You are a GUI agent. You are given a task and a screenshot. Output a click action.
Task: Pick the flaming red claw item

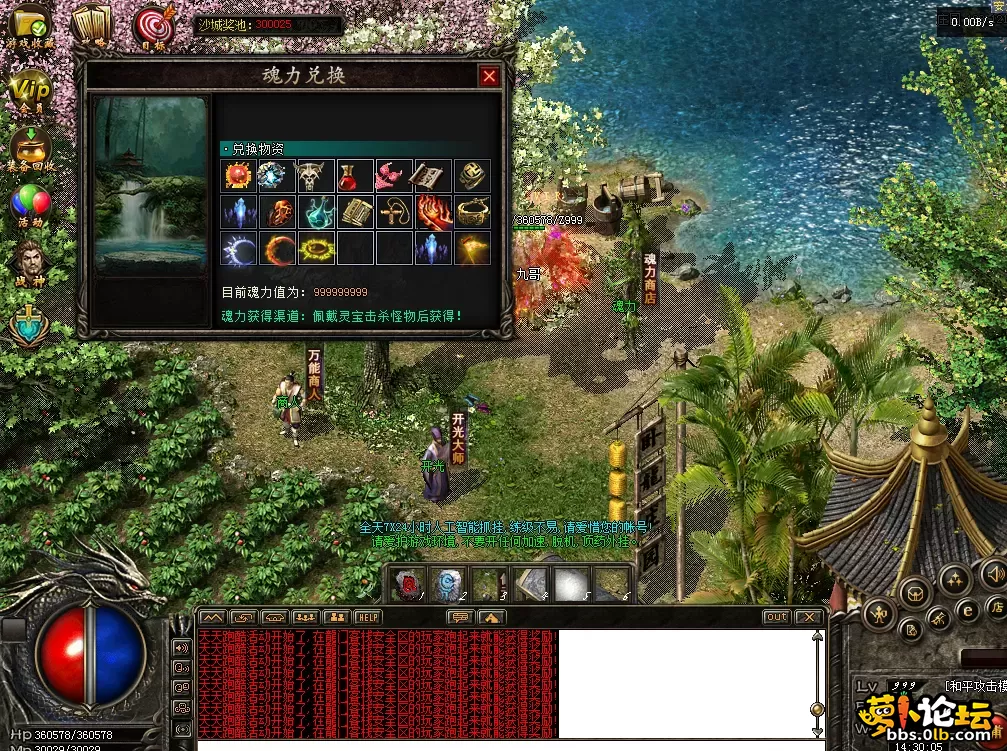(434, 212)
